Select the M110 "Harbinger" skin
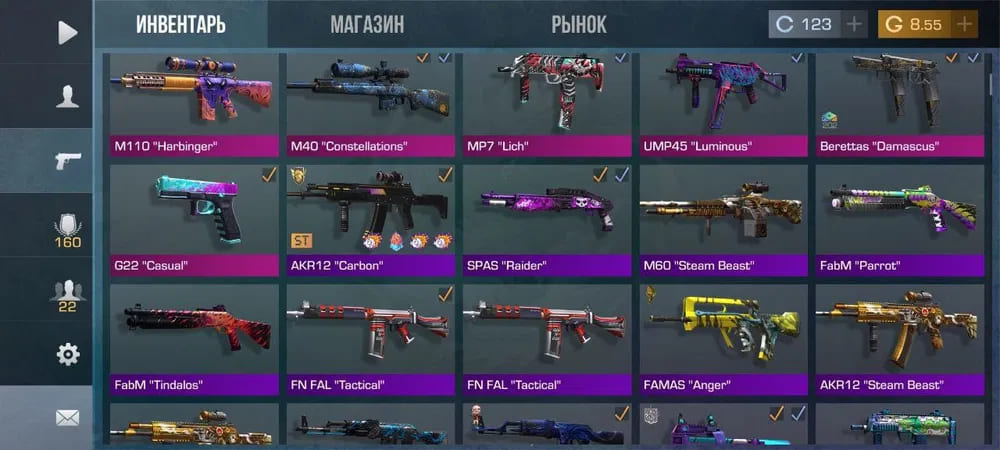 pyautogui.click(x=194, y=105)
